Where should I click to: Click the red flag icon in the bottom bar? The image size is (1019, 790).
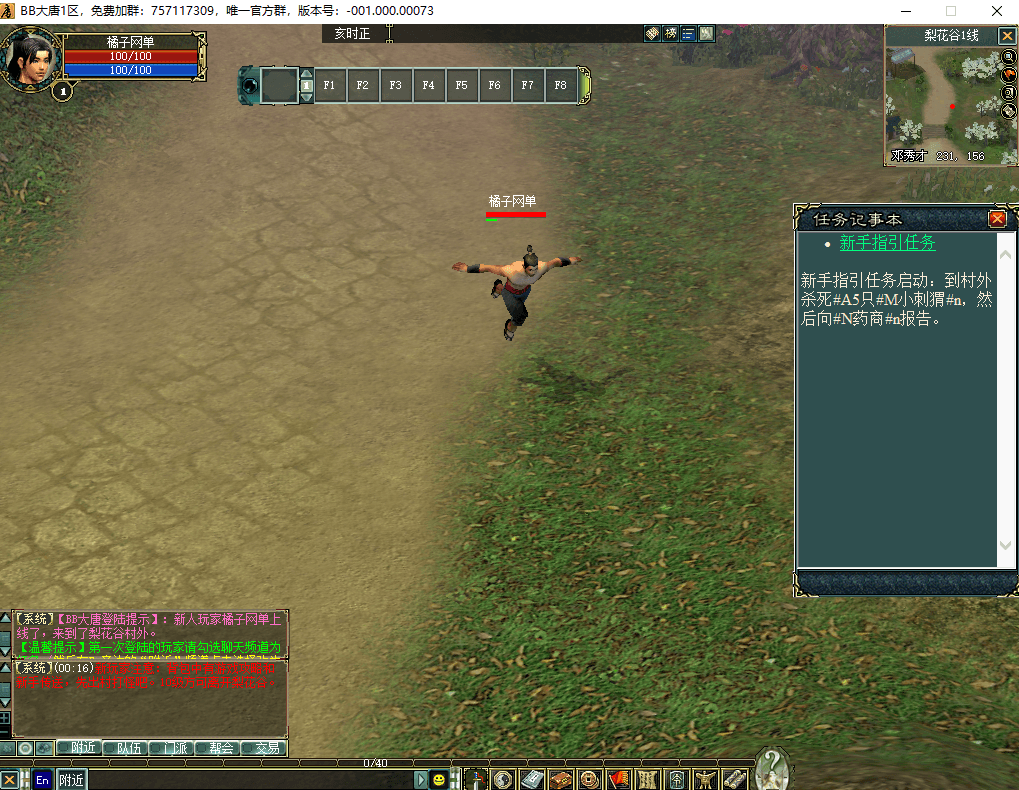click(619, 779)
